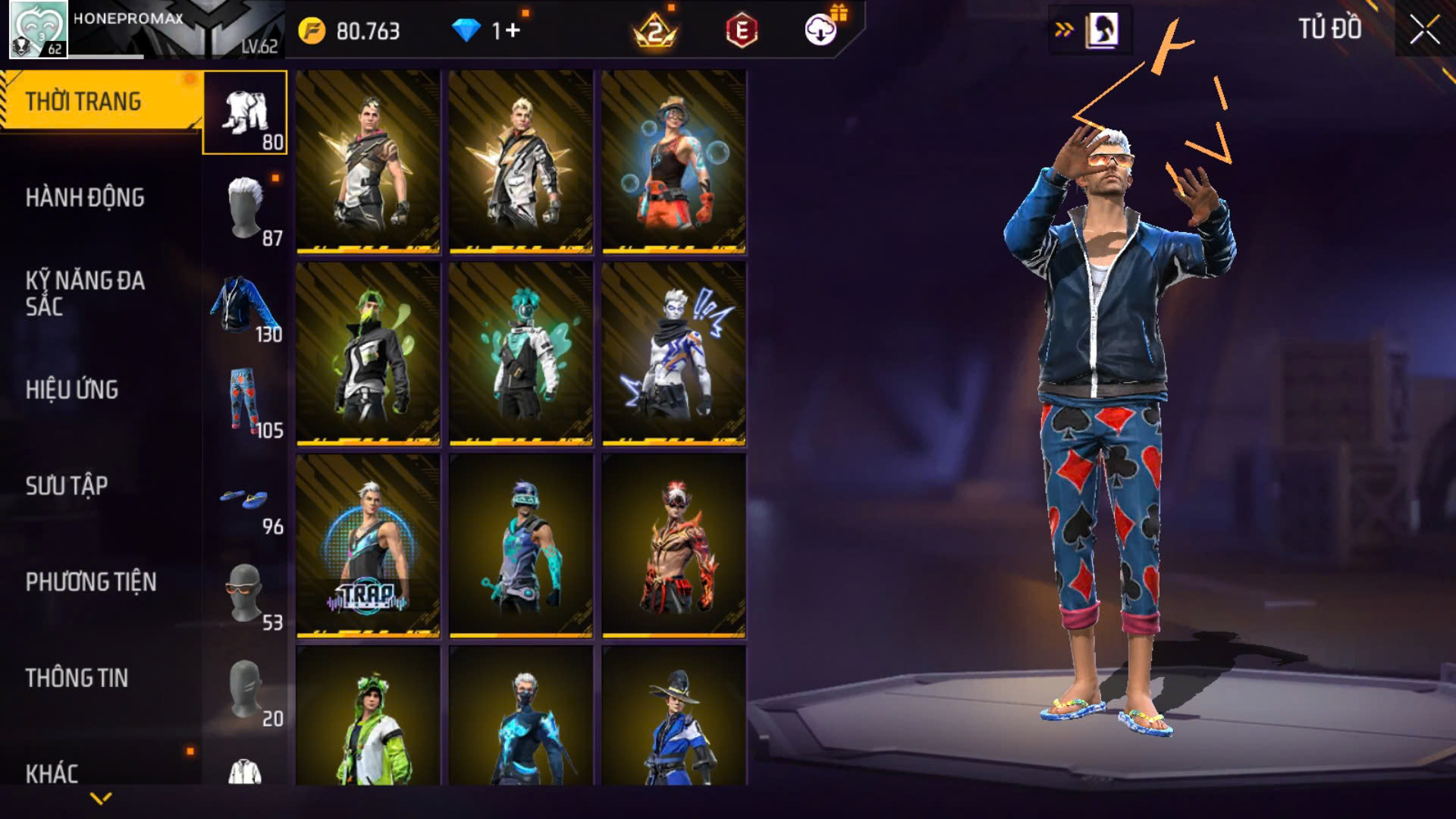
Task: Open the THÔNG TIN section
Action: [77, 678]
